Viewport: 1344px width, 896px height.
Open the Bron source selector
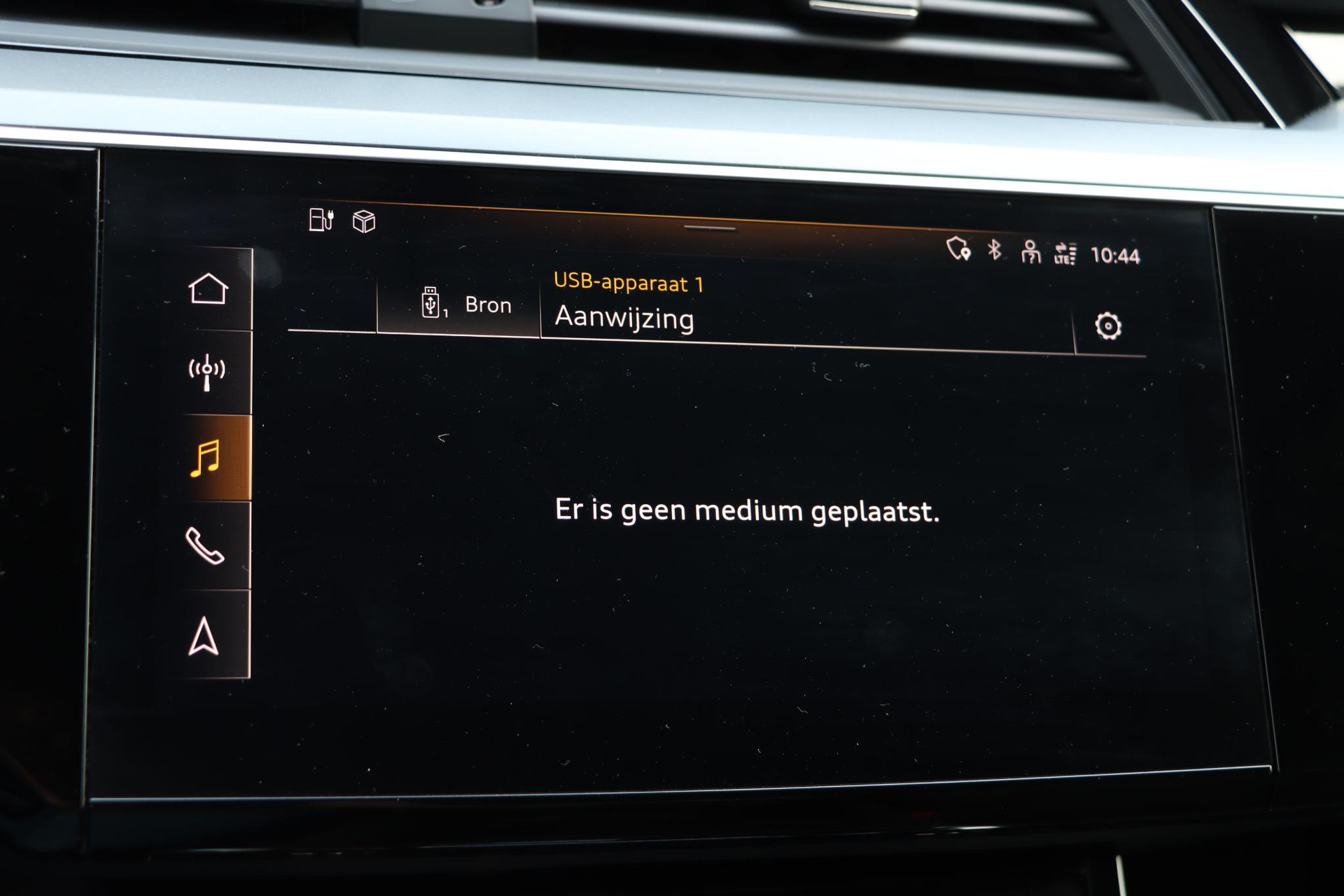pyautogui.click(x=465, y=304)
